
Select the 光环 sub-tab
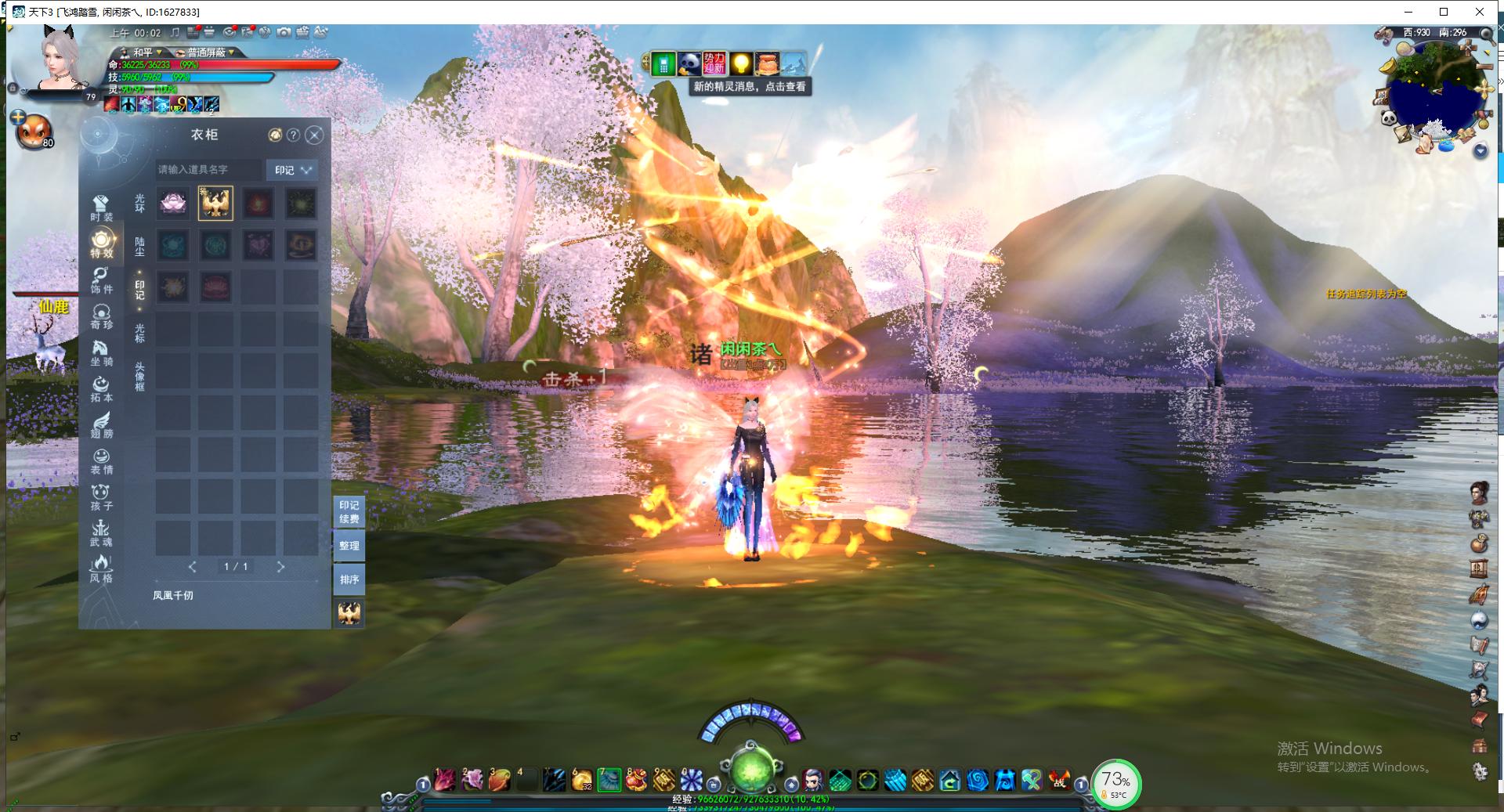click(x=139, y=204)
